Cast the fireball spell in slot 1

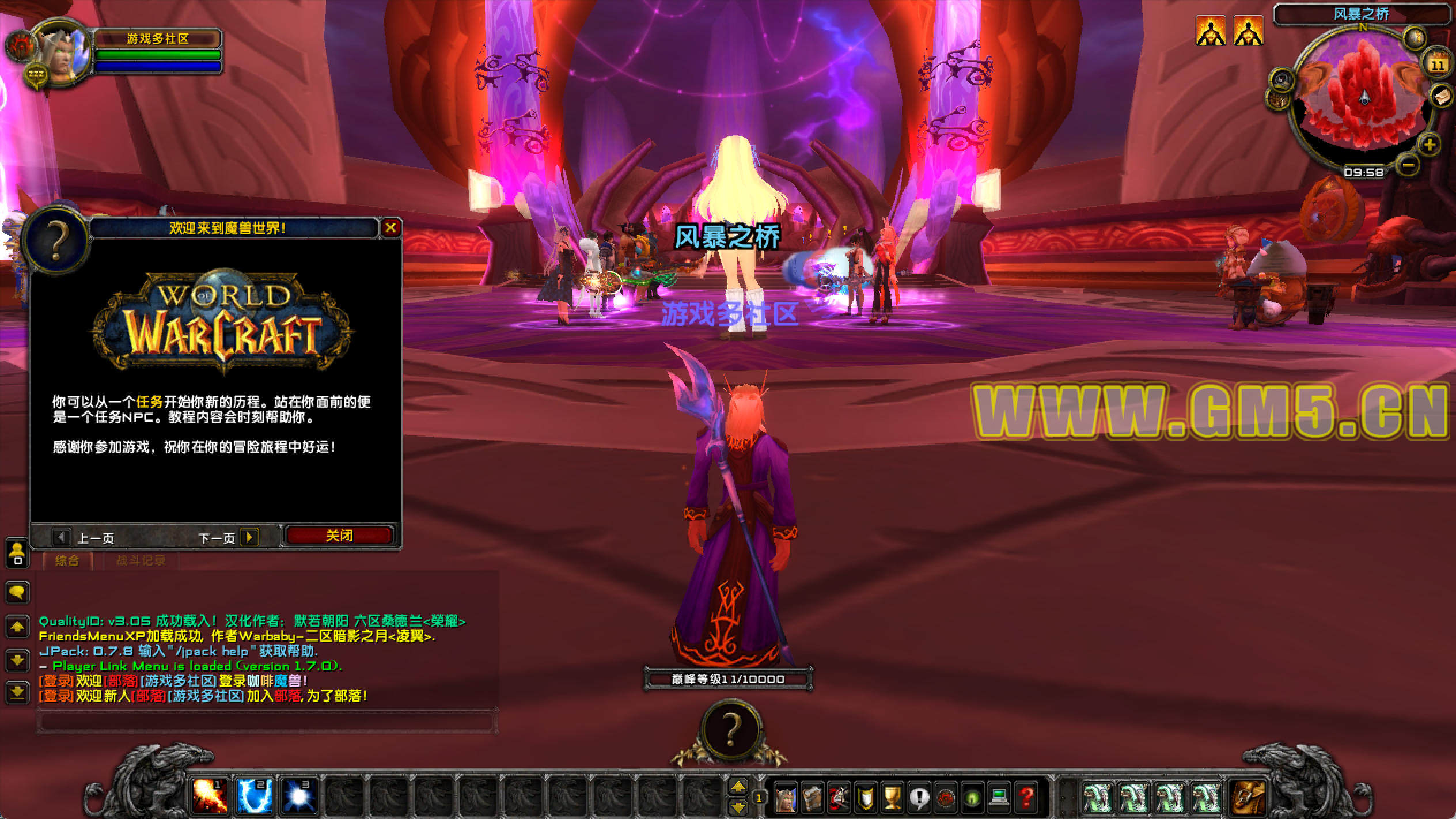pyautogui.click(x=209, y=797)
